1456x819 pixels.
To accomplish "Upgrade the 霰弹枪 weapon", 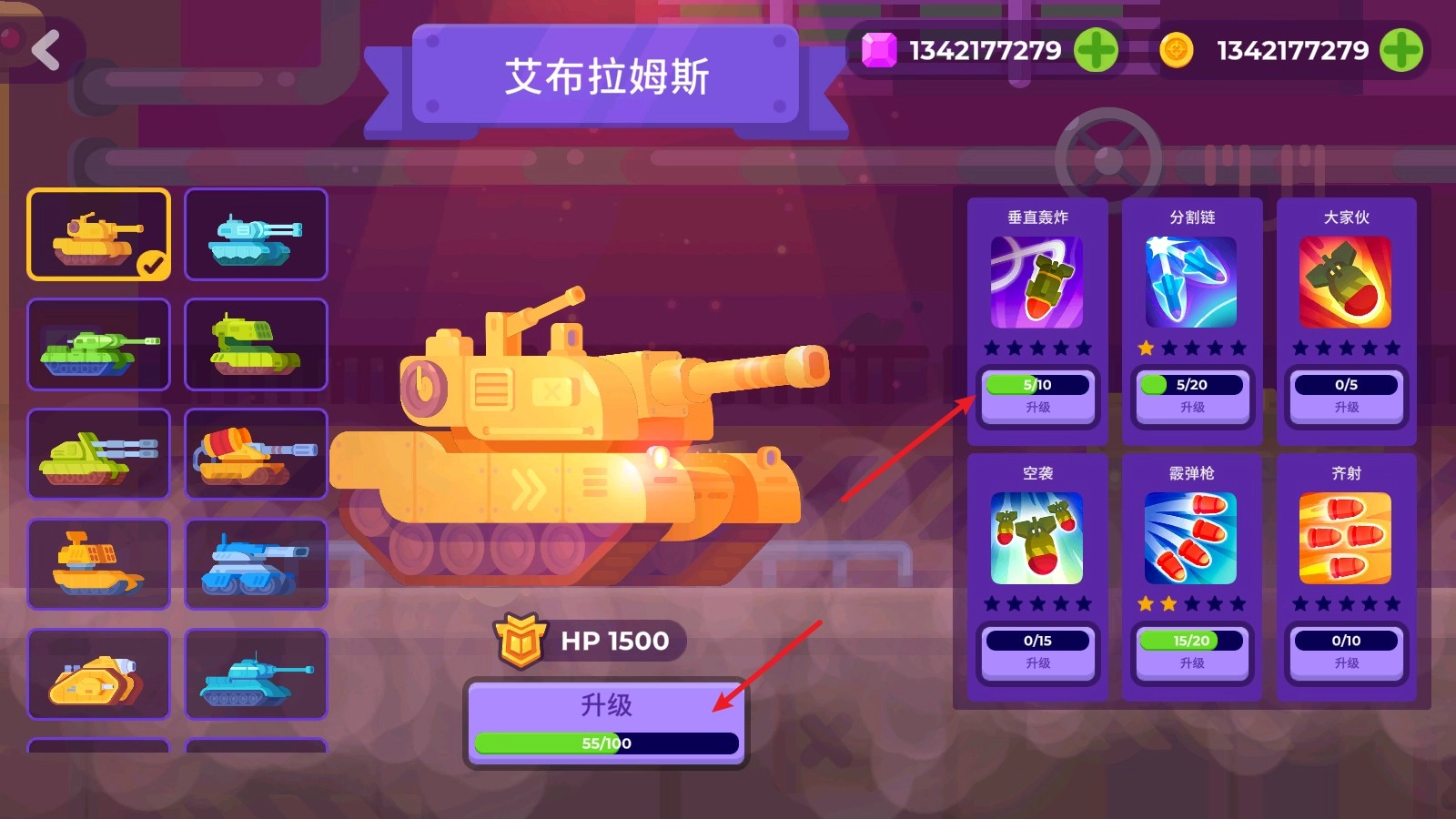I will point(1191,664).
